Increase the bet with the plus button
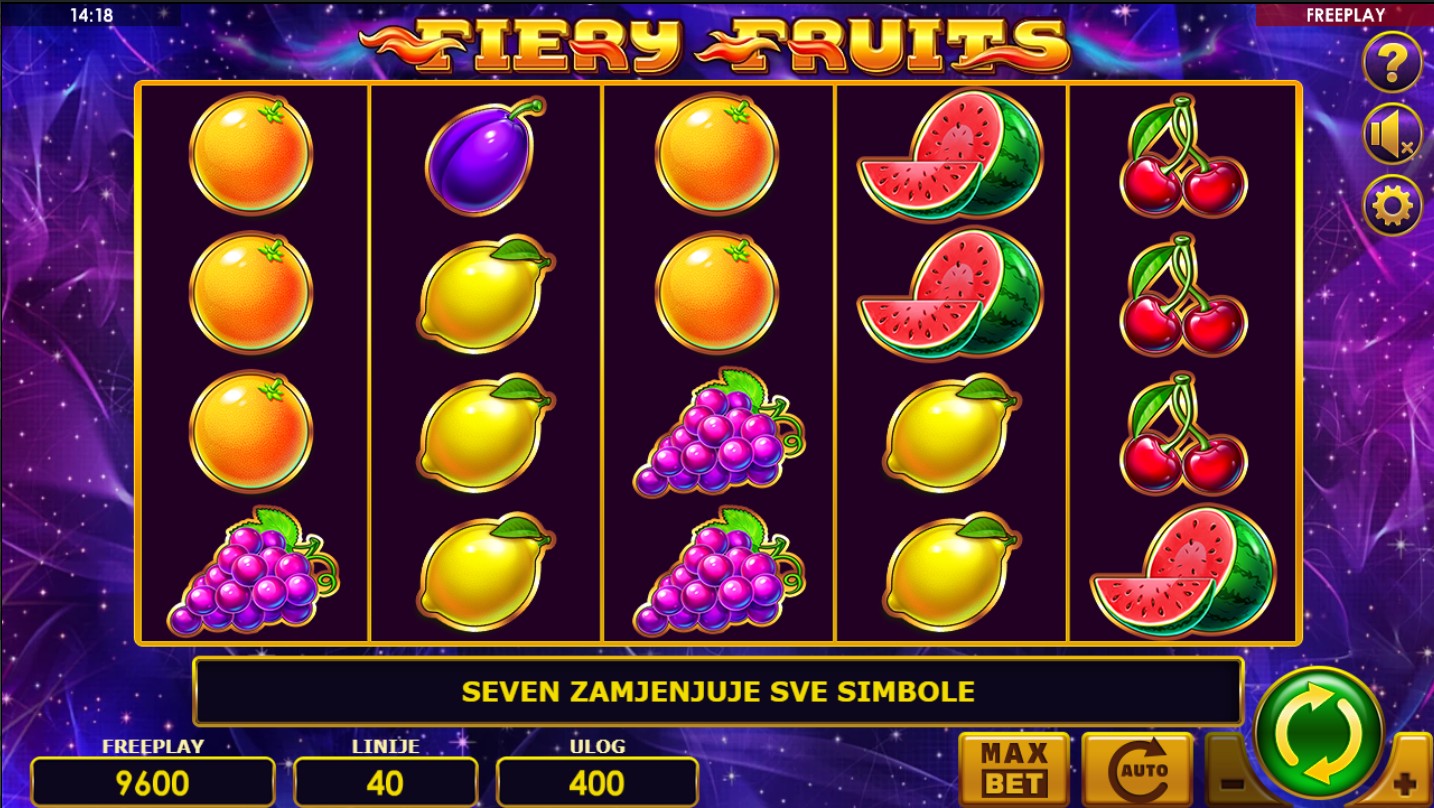Image resolution: width=1434 pixels, height=808 pixels. click(1407, 781)
